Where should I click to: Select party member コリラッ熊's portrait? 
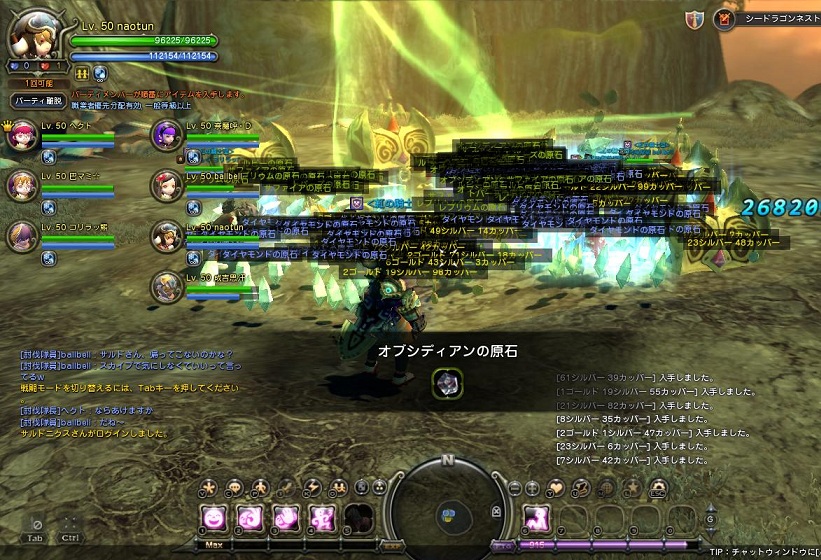[x=21, y=236]
